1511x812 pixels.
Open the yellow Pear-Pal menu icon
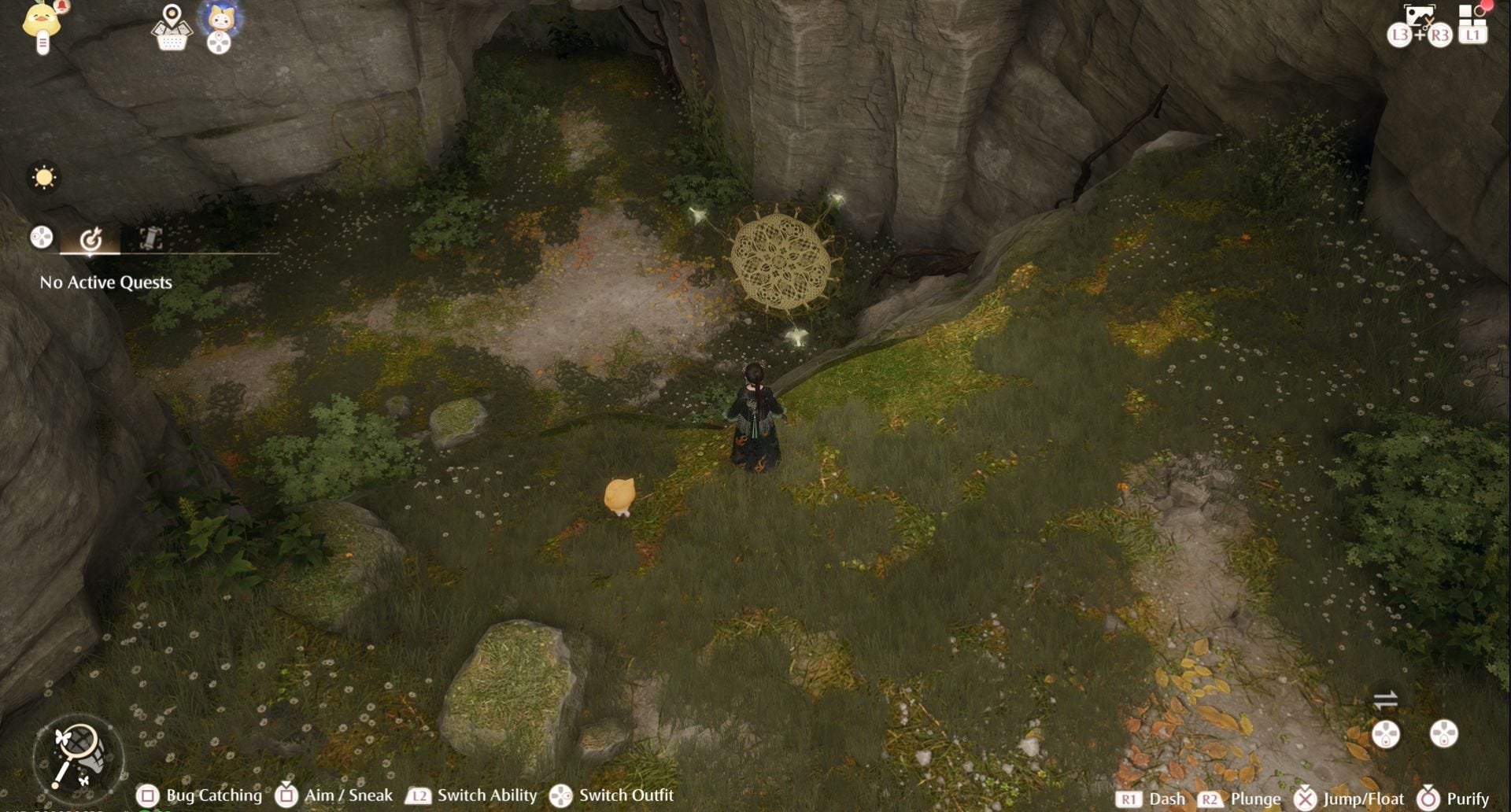(42, 24)
